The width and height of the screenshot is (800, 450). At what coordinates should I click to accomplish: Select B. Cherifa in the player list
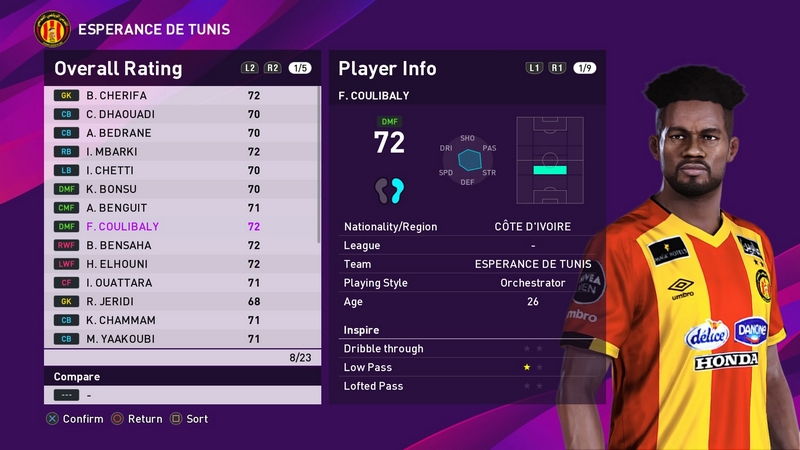point(180,95)
